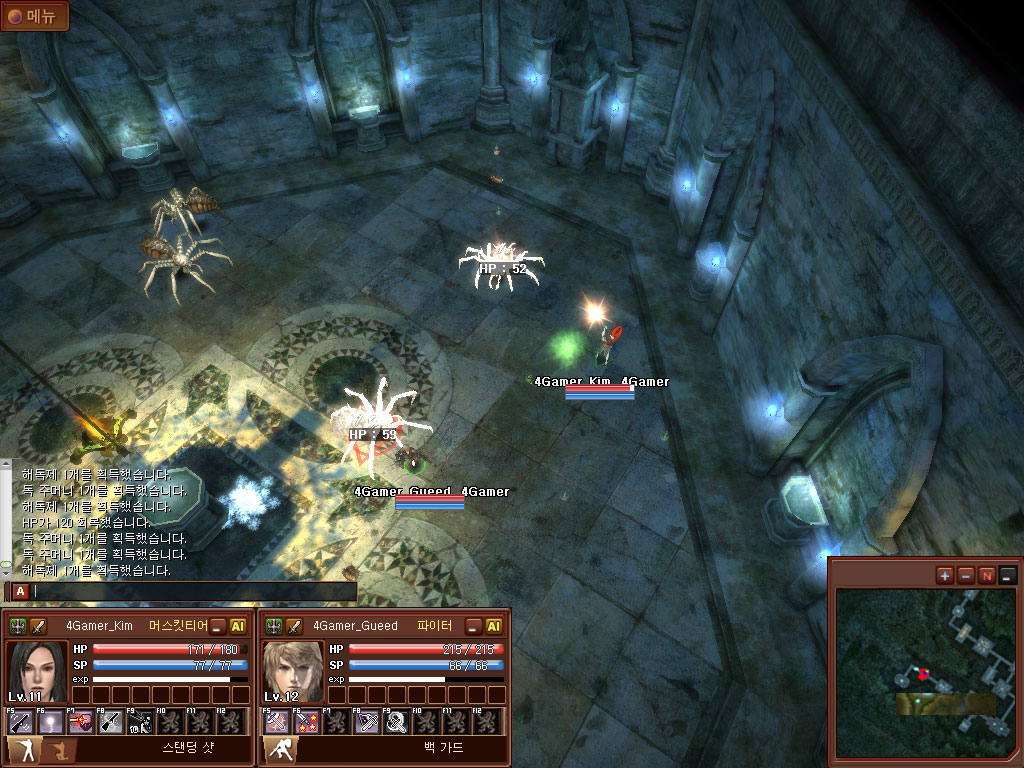This screenshot has width=1024, height=768.
Task: Minimize 4Gamer_Kim's character panel
Action: (218, 626)
